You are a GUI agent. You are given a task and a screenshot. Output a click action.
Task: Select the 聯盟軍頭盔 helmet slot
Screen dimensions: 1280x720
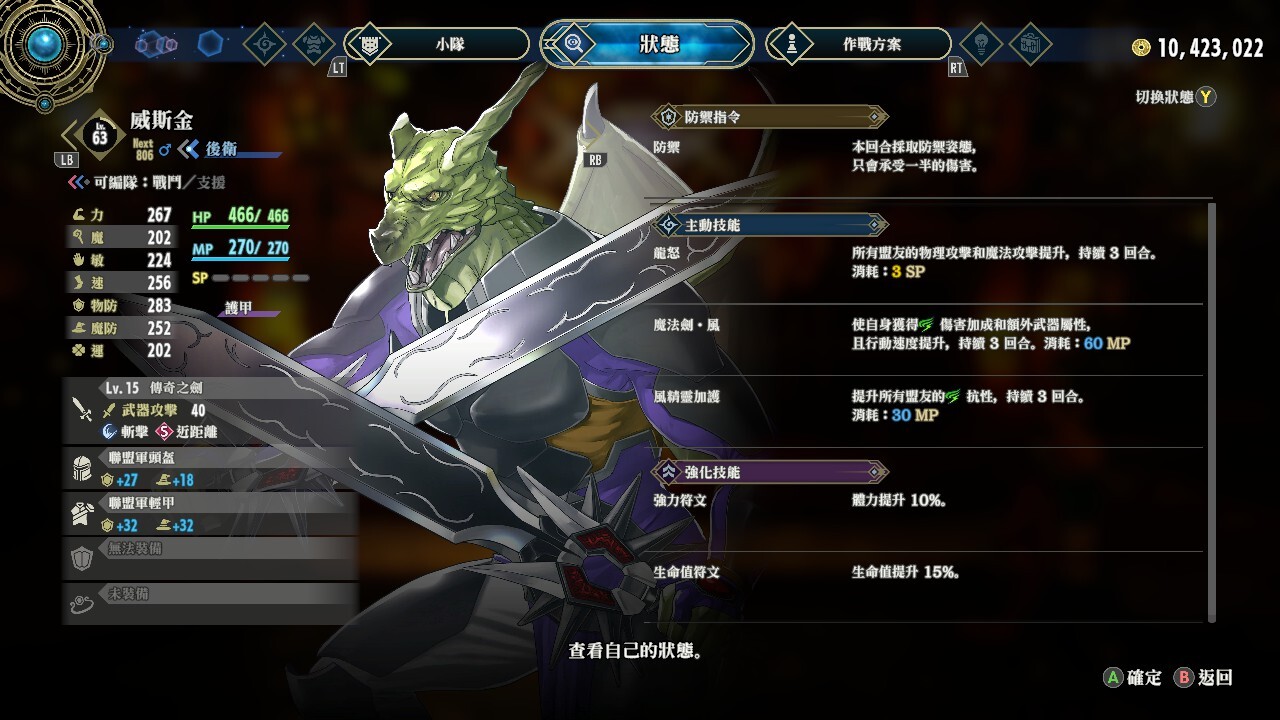pyautogui.click(x=210, y=469)
